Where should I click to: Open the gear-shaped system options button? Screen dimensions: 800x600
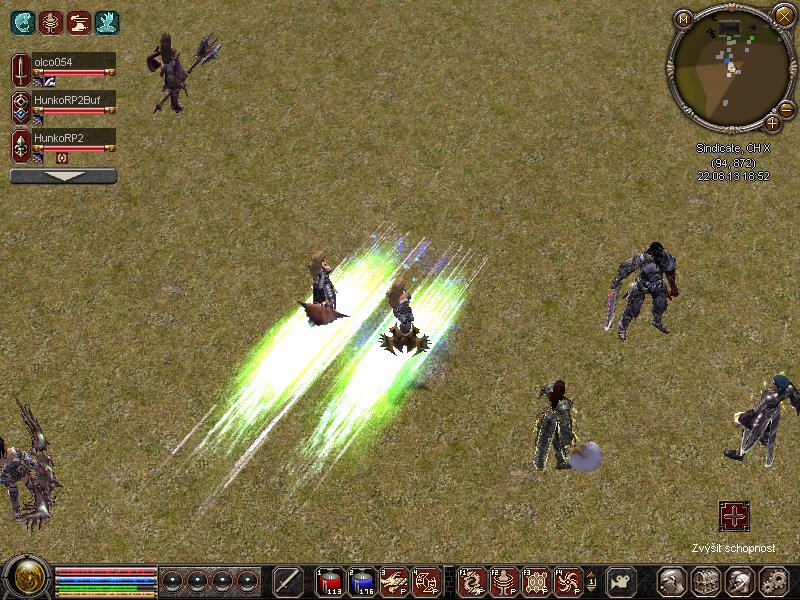pos(774,581)
